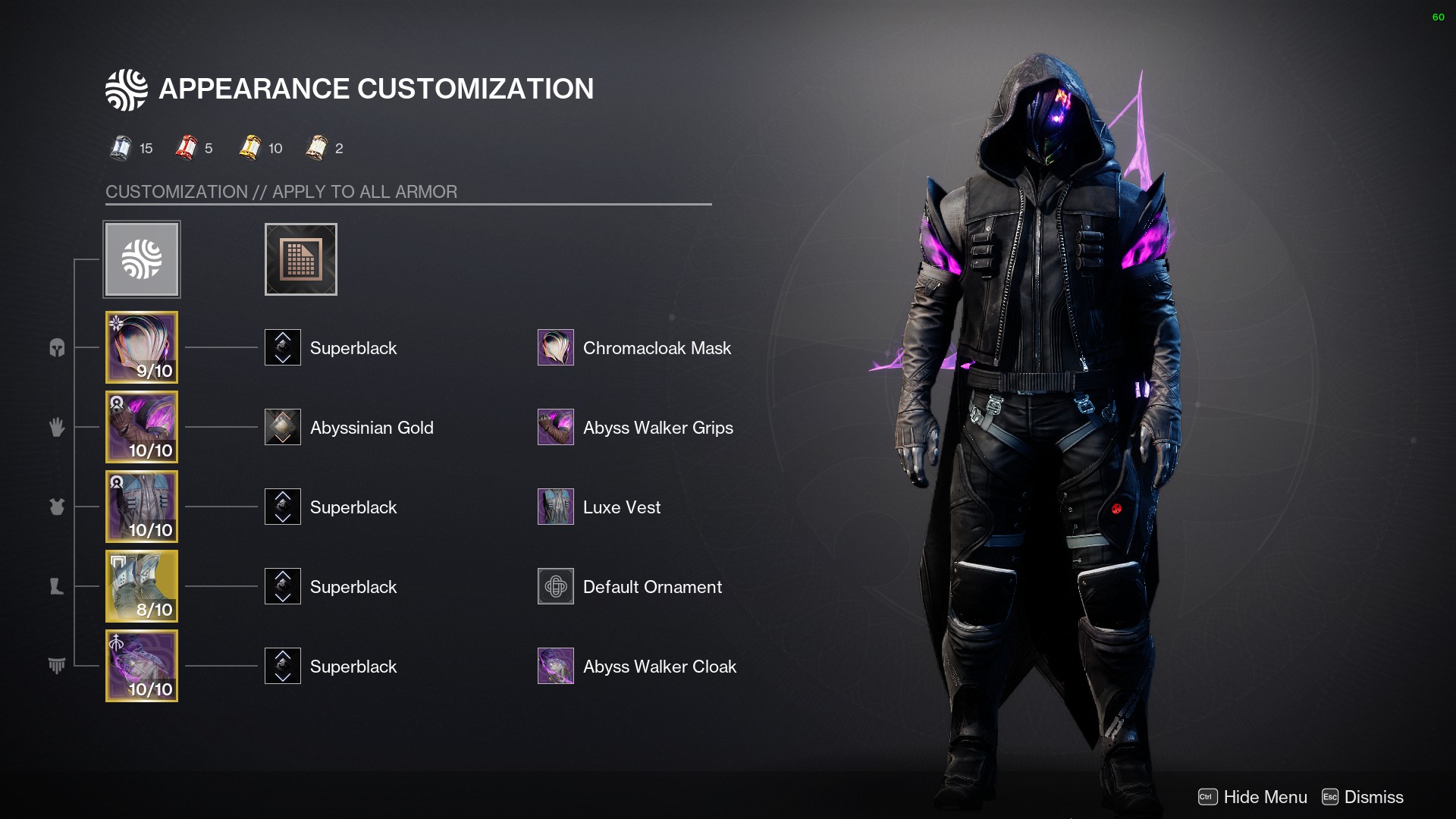Image resolution: width=1456 pixels, height=819 pixels.
Task: Select the helmet armor slot
Action: [x=142, y=347]
